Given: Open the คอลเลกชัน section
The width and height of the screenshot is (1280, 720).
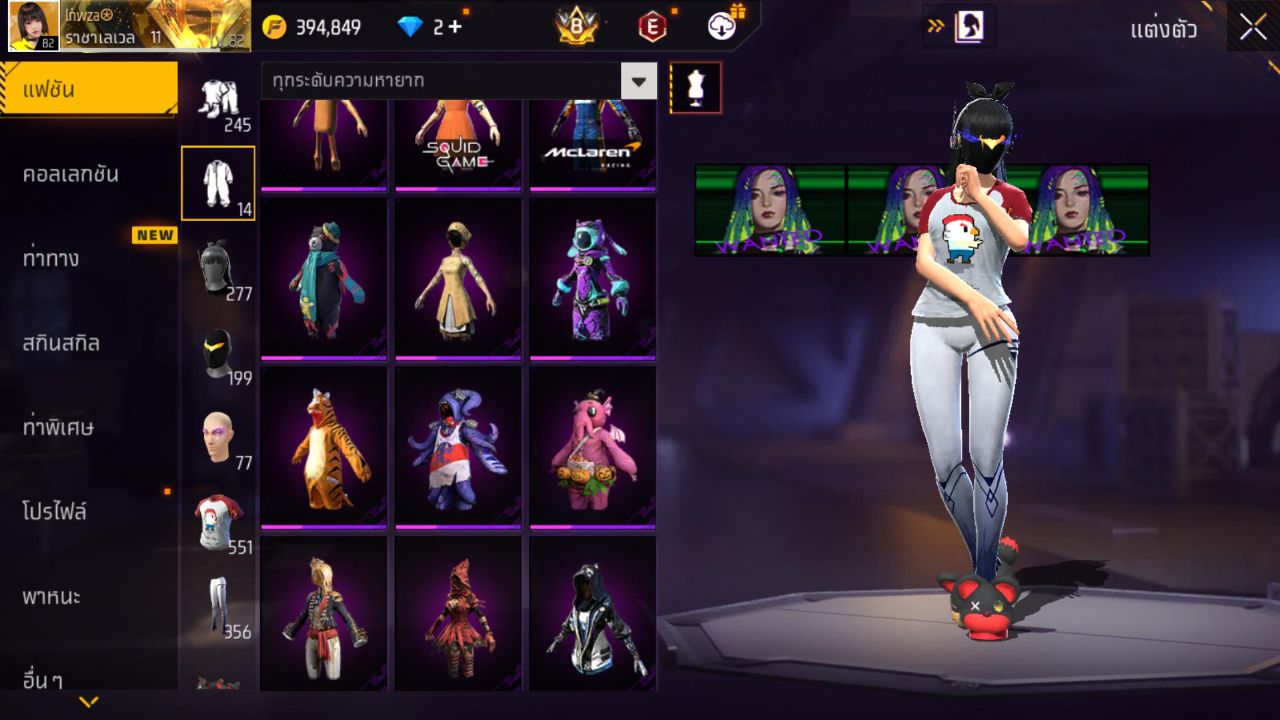Looking at the screenshot, I should tap(71, 174).
